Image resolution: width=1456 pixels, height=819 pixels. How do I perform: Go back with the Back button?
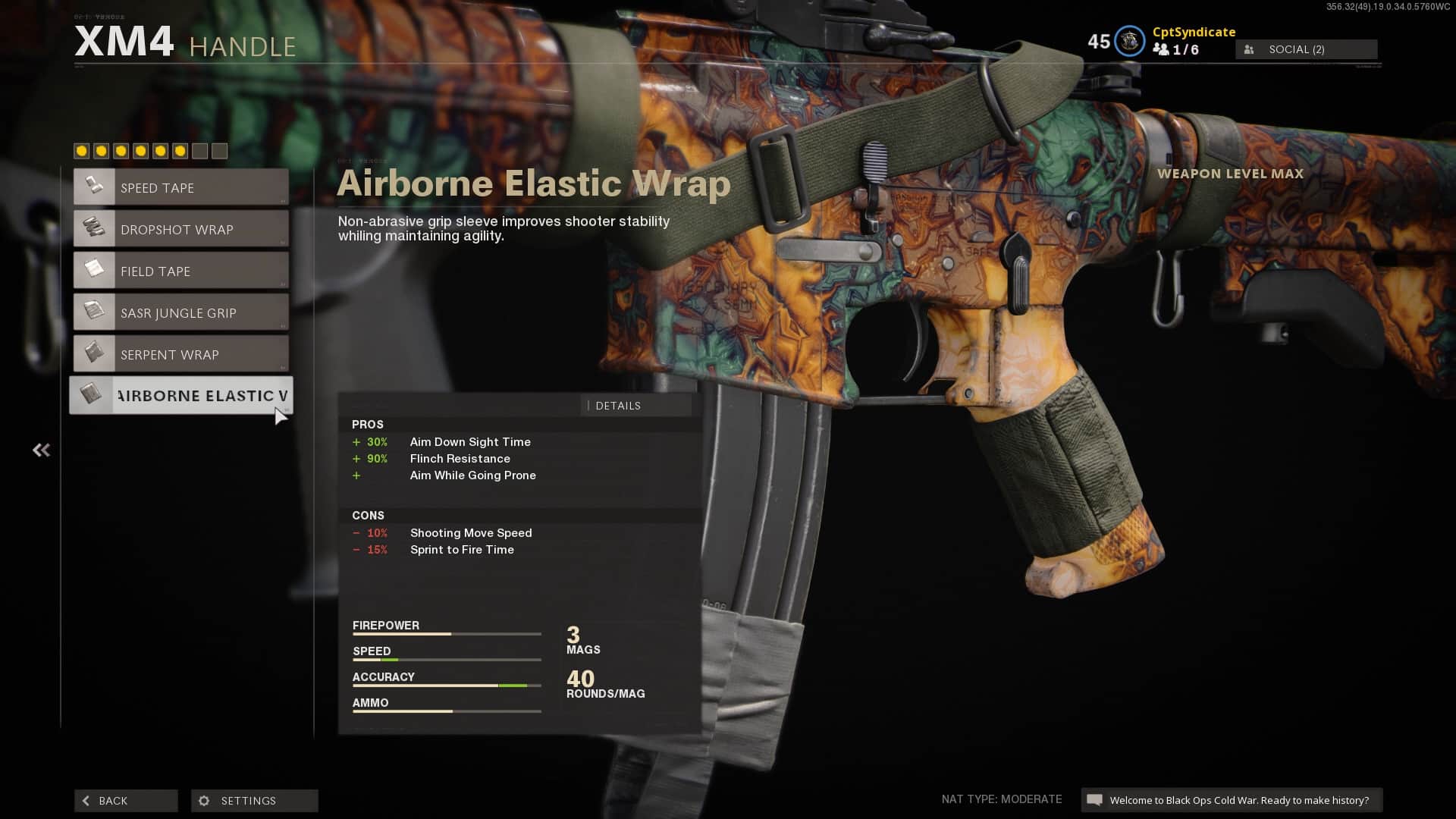126,801
